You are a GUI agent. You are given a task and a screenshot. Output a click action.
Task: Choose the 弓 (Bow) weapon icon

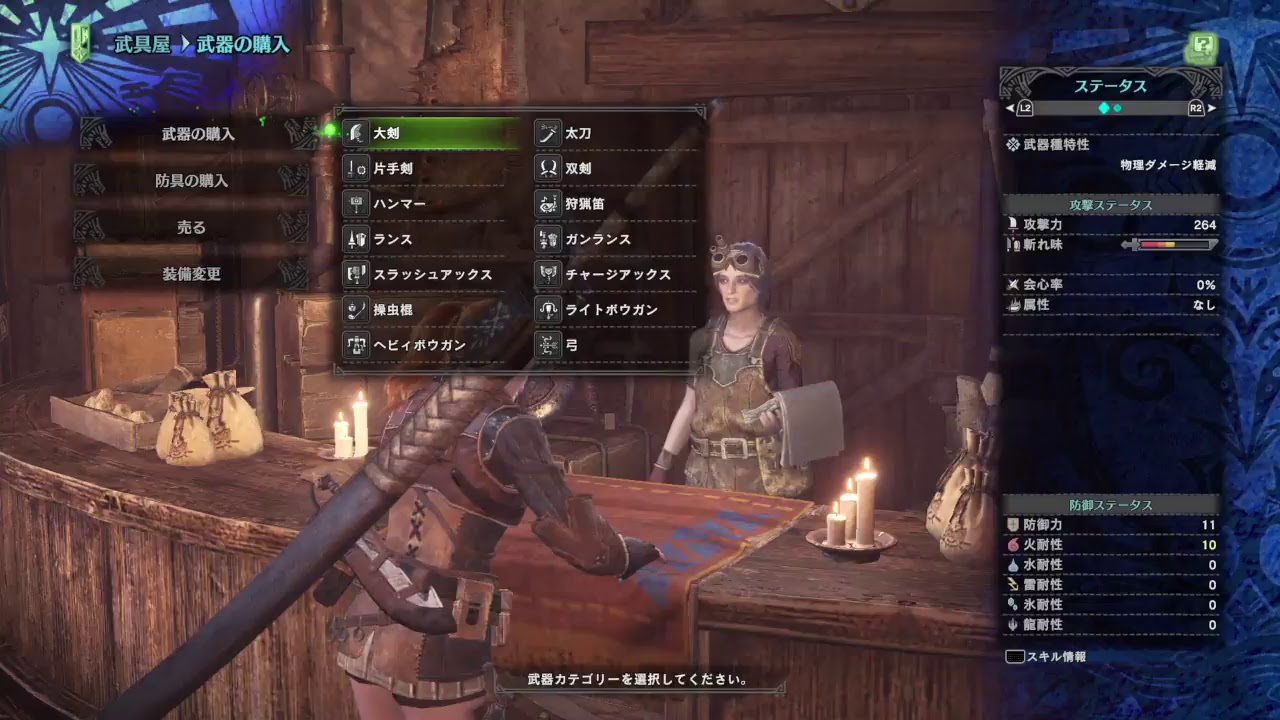click(x=545, y=346)
